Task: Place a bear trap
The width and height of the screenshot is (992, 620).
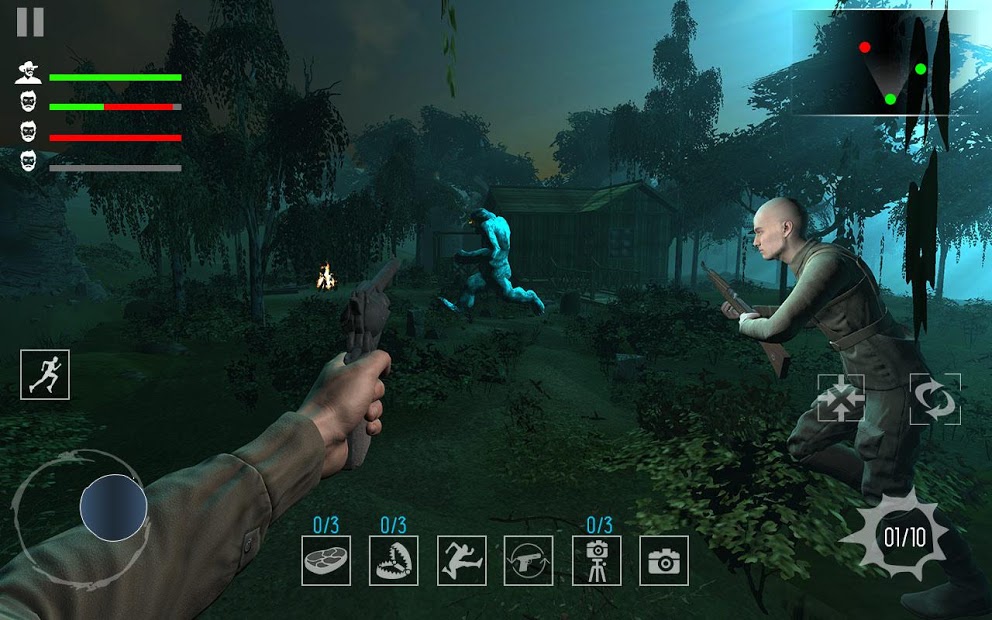Action: pyautogui.click(x=394, y=561)
